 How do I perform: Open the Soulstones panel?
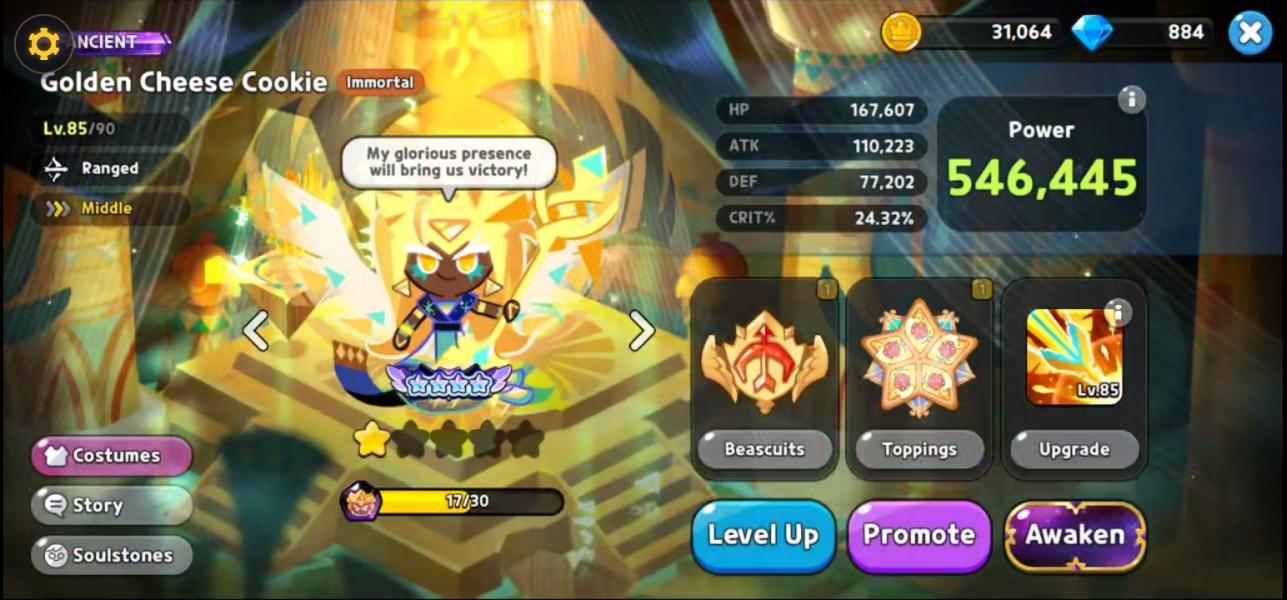(112, 556)
